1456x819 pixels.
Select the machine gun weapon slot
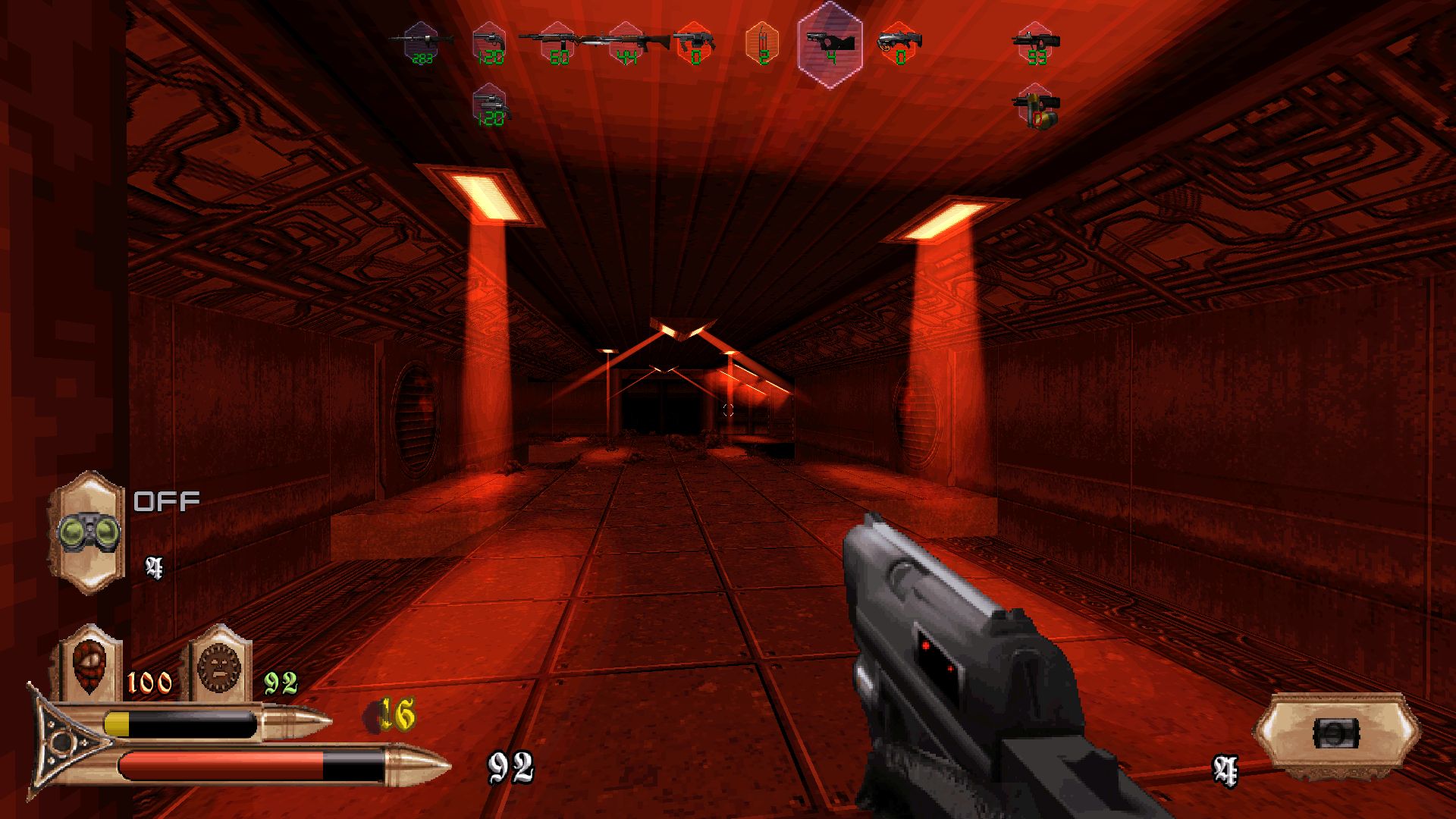[422, 42]
